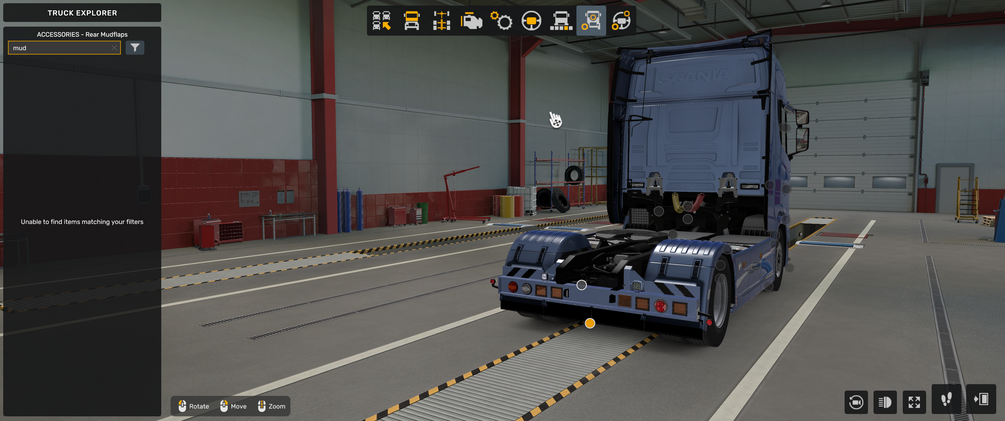Screen dimensions: 1005x421
Task: Exit the truck explorer via door icon
Action: coord(981,400)
